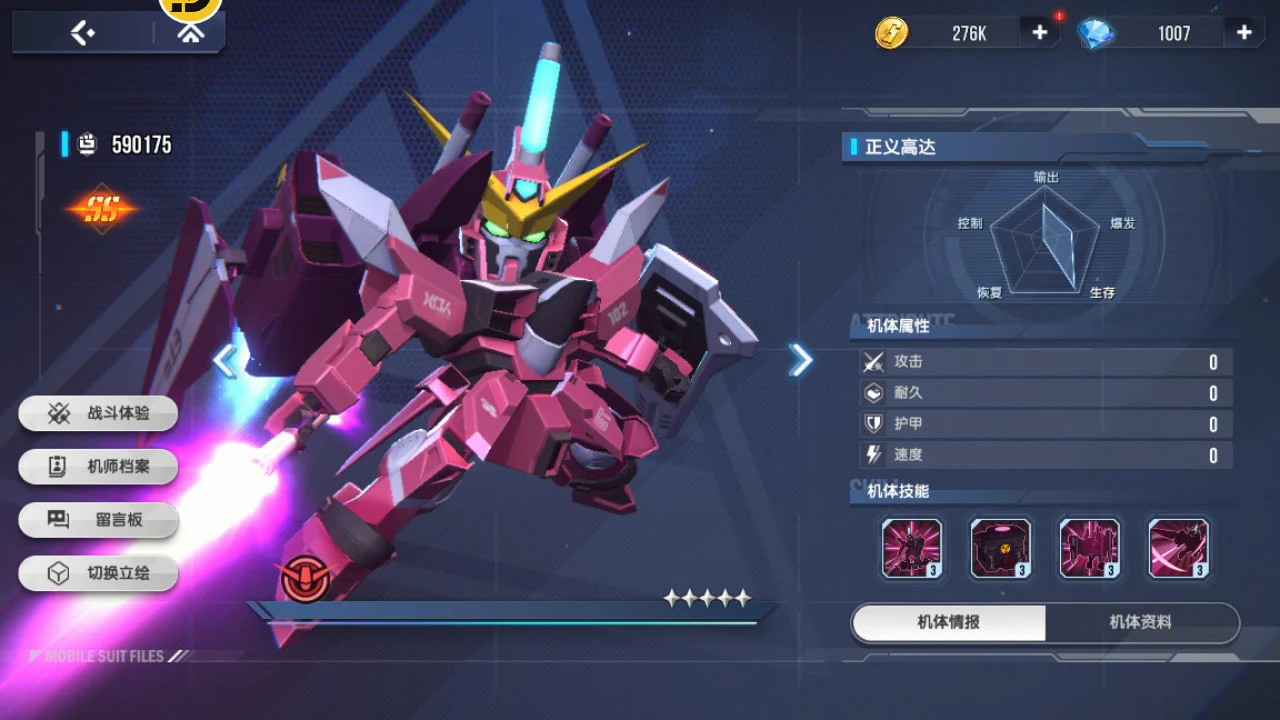Open 战斗体验 battle trial
The height and width of the screenshot is (720, 1280).
[99, 413]
